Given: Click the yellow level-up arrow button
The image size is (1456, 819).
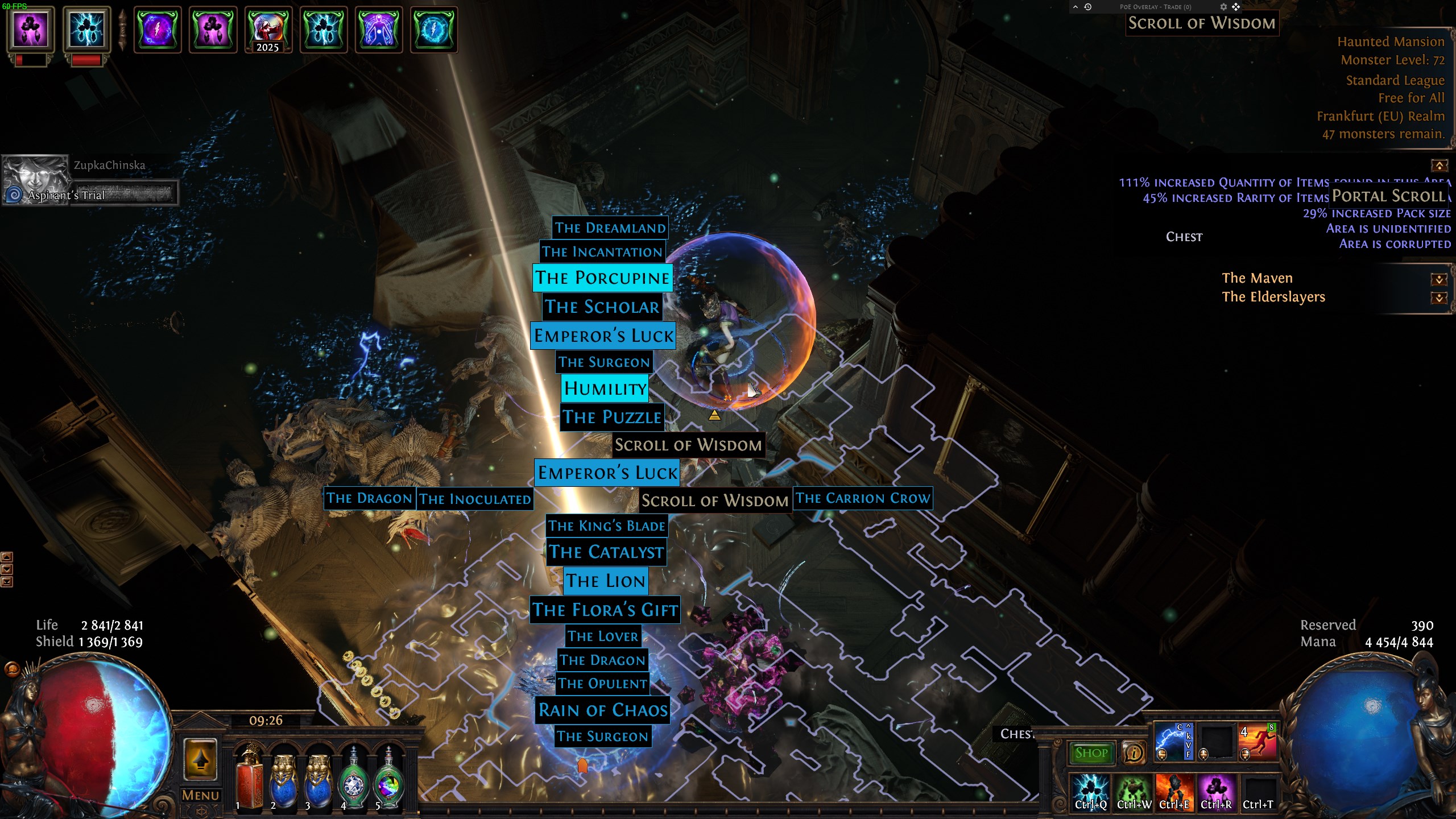Looking at the screenshot, I should click(200, 760).
